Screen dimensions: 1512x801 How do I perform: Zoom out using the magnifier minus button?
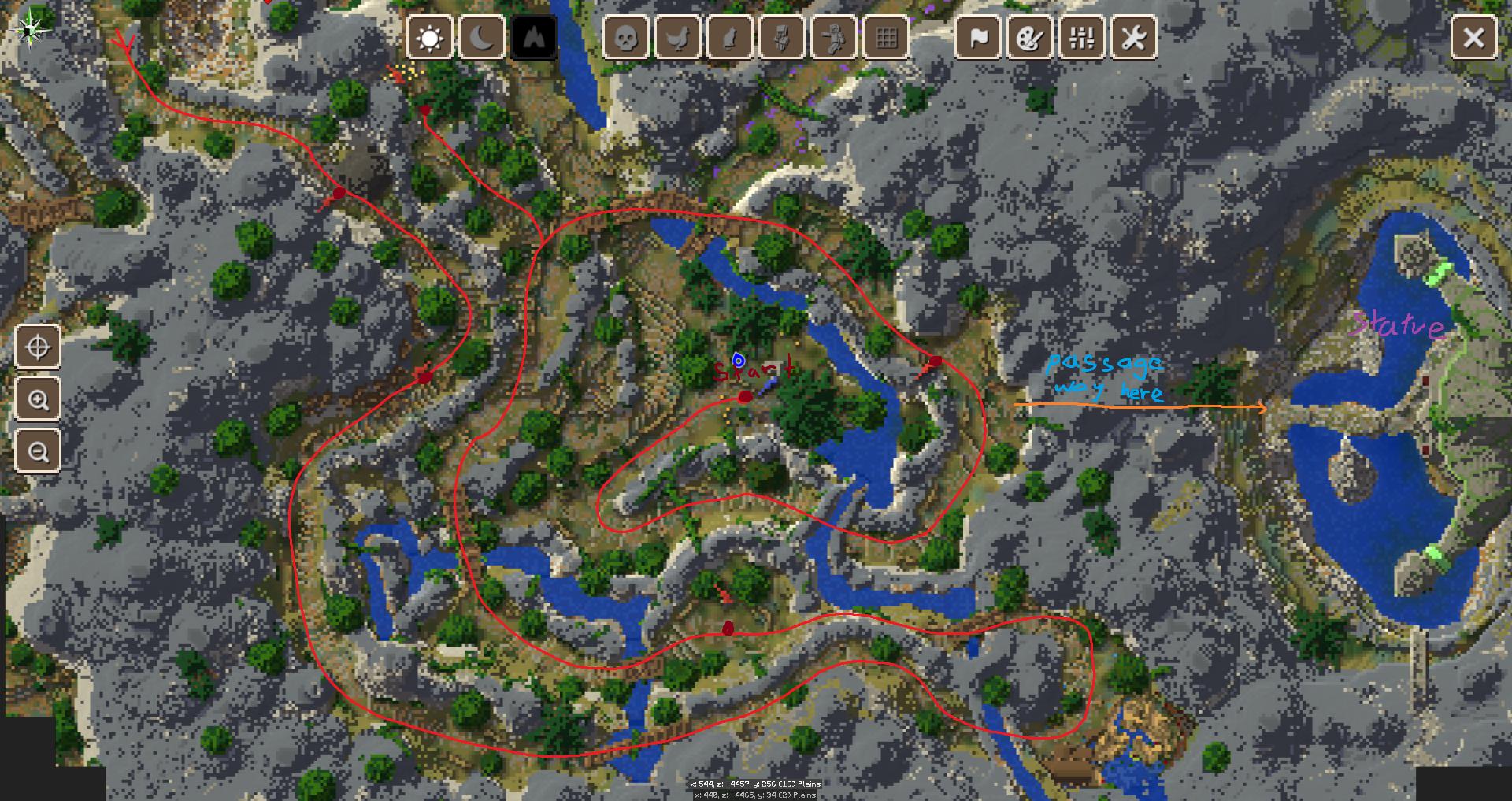37,451
